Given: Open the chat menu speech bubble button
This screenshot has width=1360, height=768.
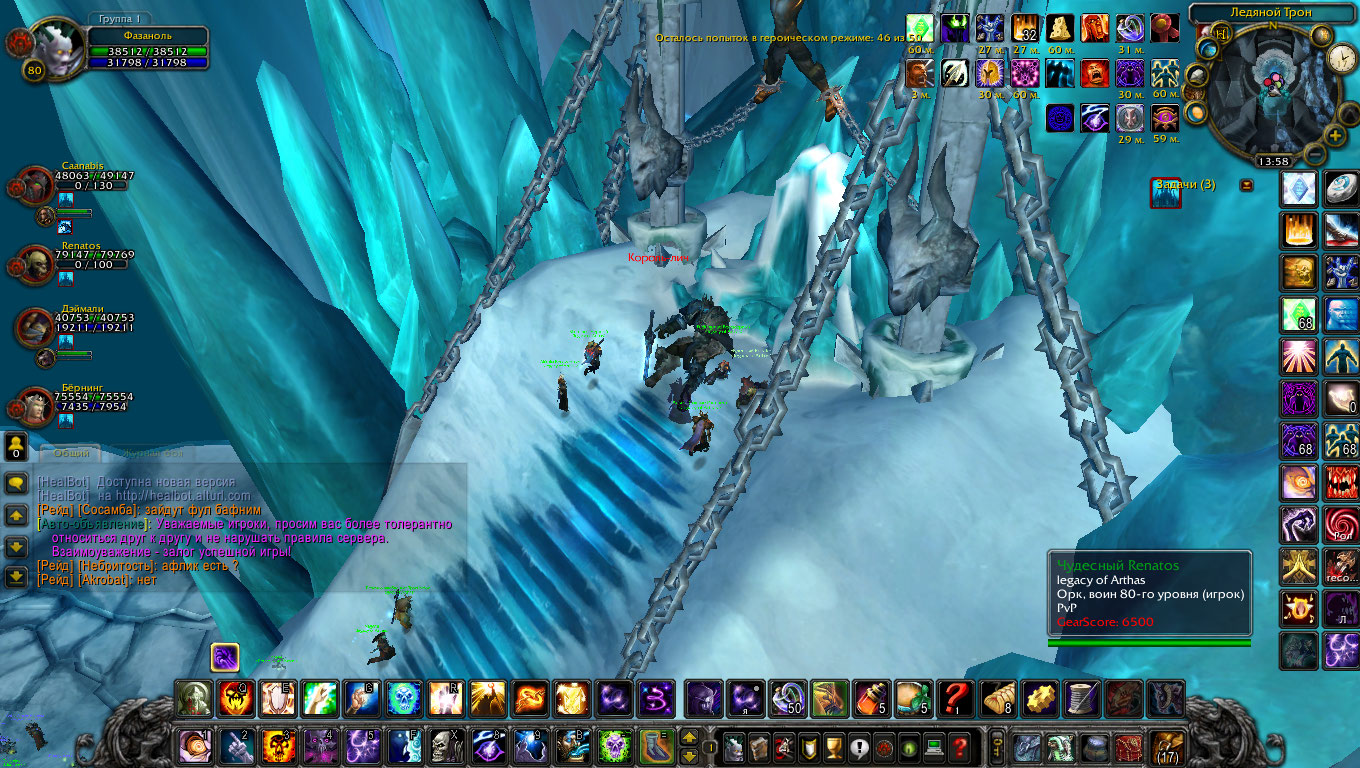Looking at the screenshot, I should [x=16, y=483].
